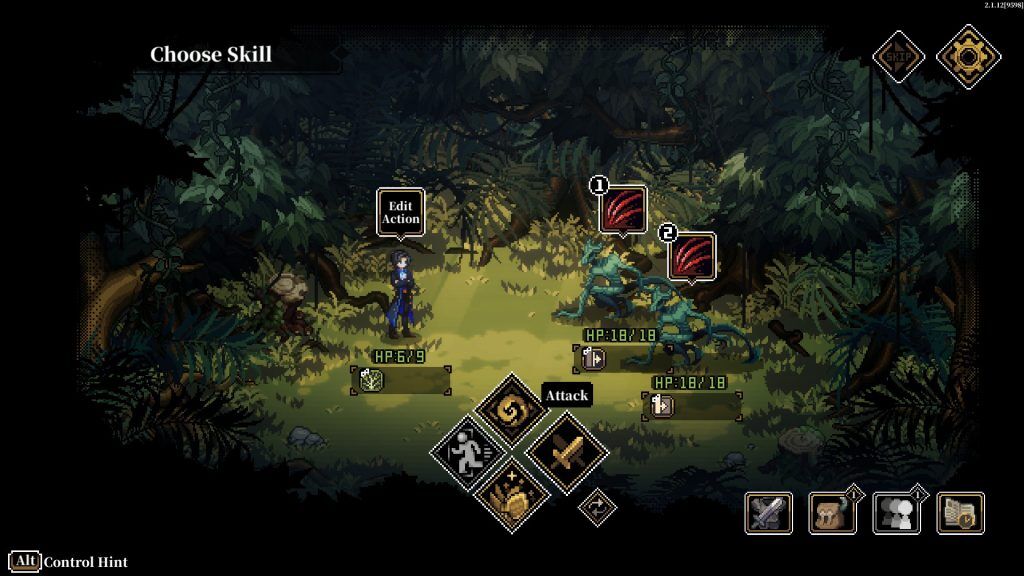Viewport: 1024px width, 576px height.
Task: Open the Edit Action bubble
Action: click(401, 212)
